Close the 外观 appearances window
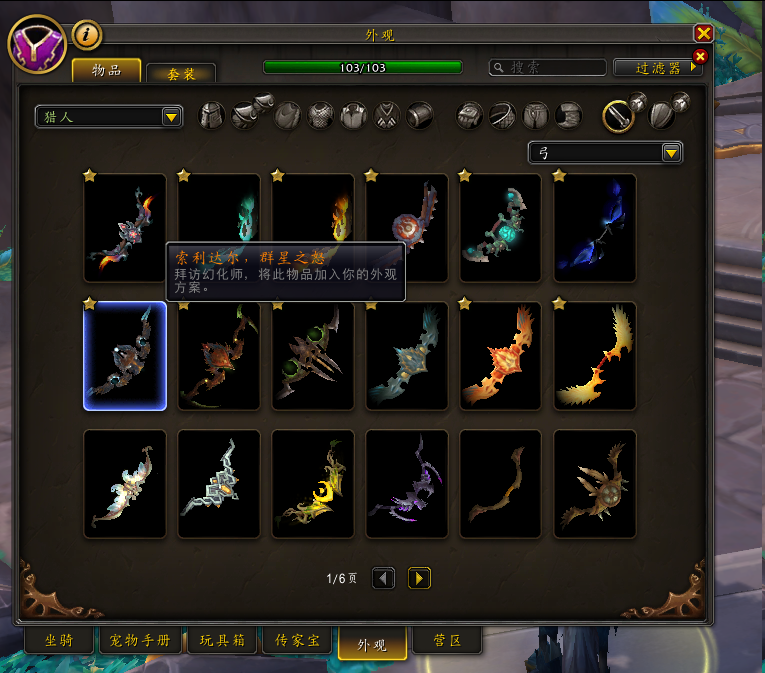The image size is (765, 673). 703,33
